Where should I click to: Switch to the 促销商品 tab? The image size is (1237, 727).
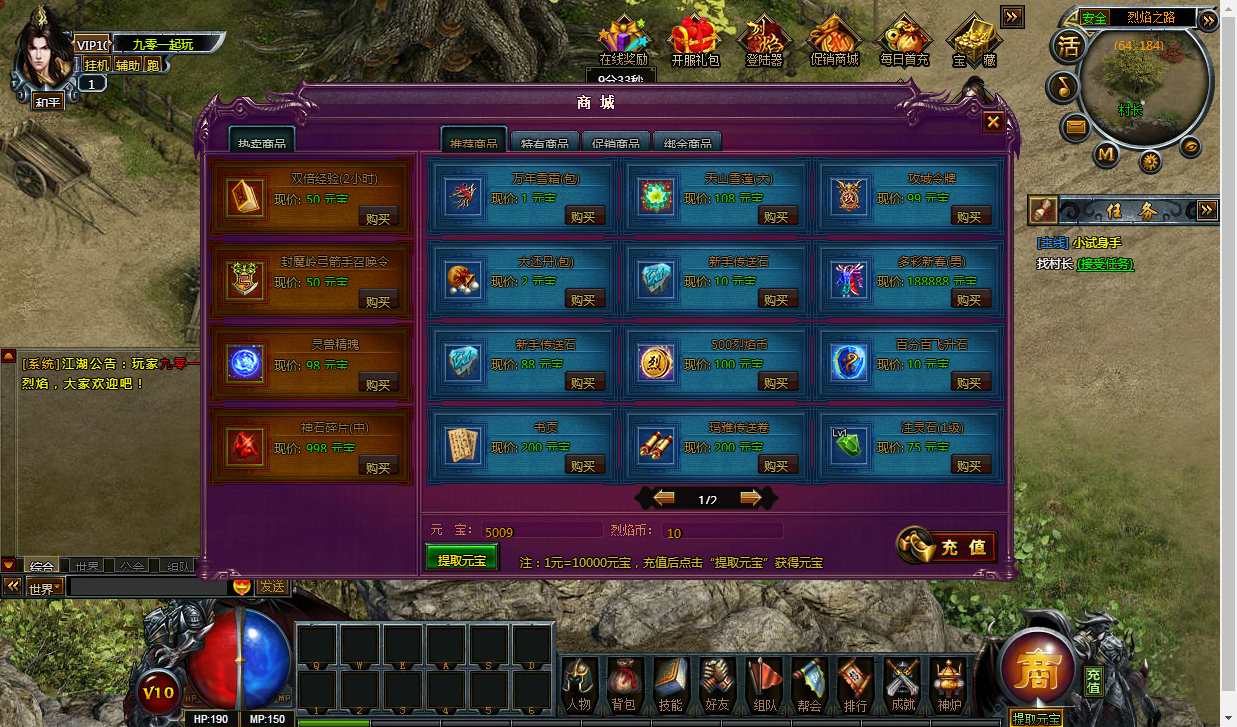point(616,142)
